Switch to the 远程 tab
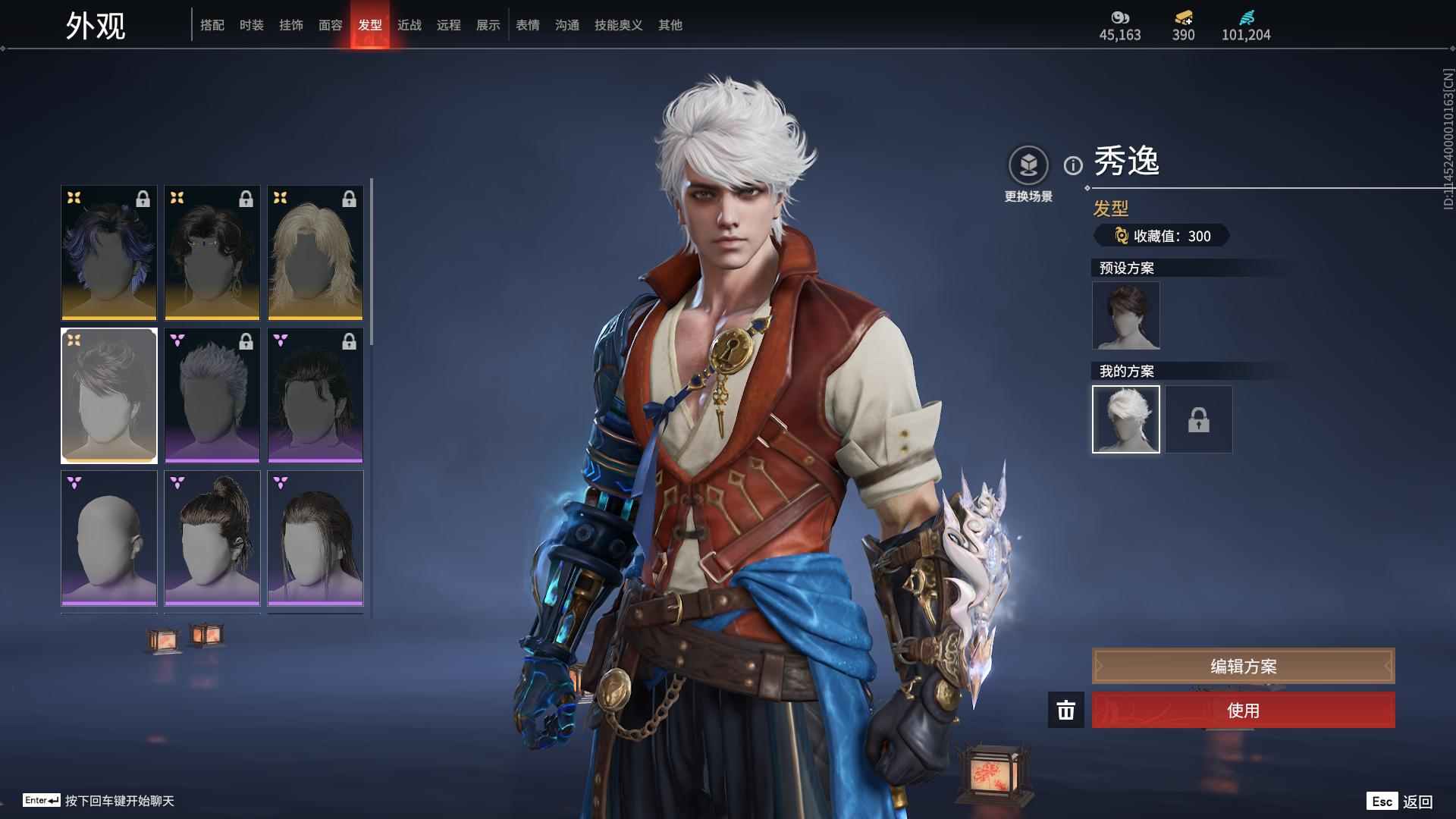The image size is (1456, 819). click(448, 25)
